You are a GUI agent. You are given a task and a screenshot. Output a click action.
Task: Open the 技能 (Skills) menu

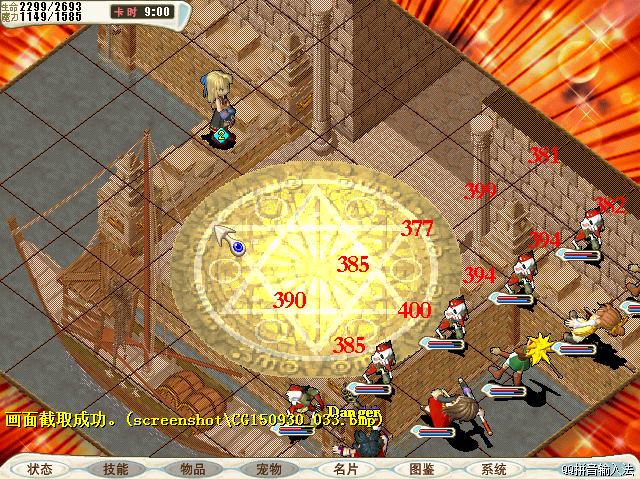(115, 469)
